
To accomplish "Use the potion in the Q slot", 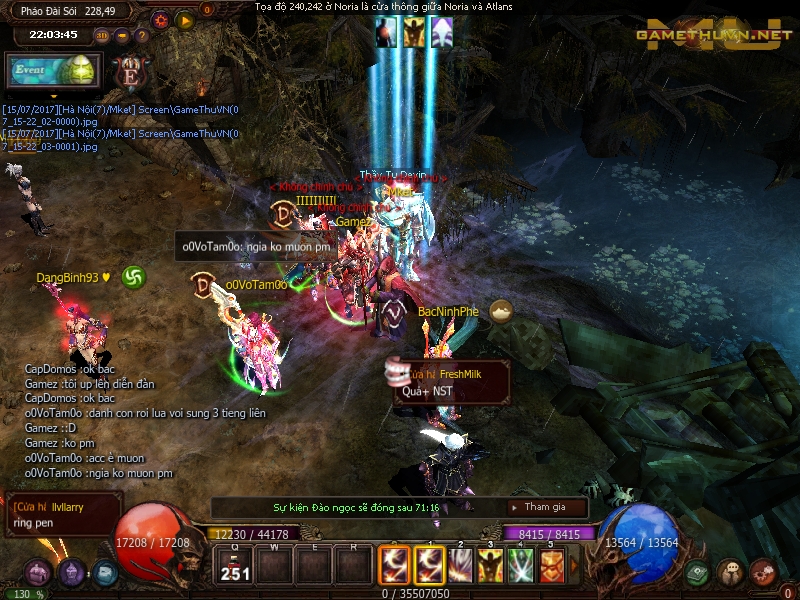I will (235, 566).
